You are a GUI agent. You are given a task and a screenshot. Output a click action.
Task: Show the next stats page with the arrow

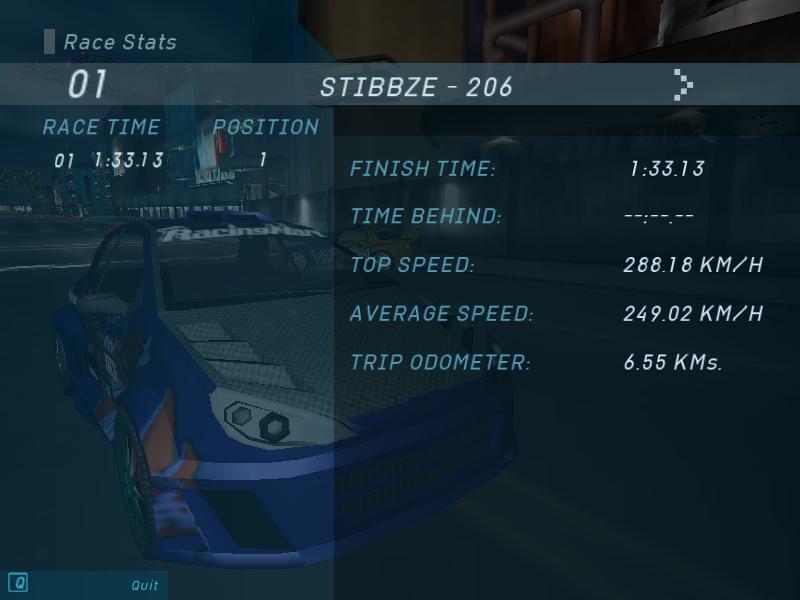pyautogui.click(x=683, y=85)
